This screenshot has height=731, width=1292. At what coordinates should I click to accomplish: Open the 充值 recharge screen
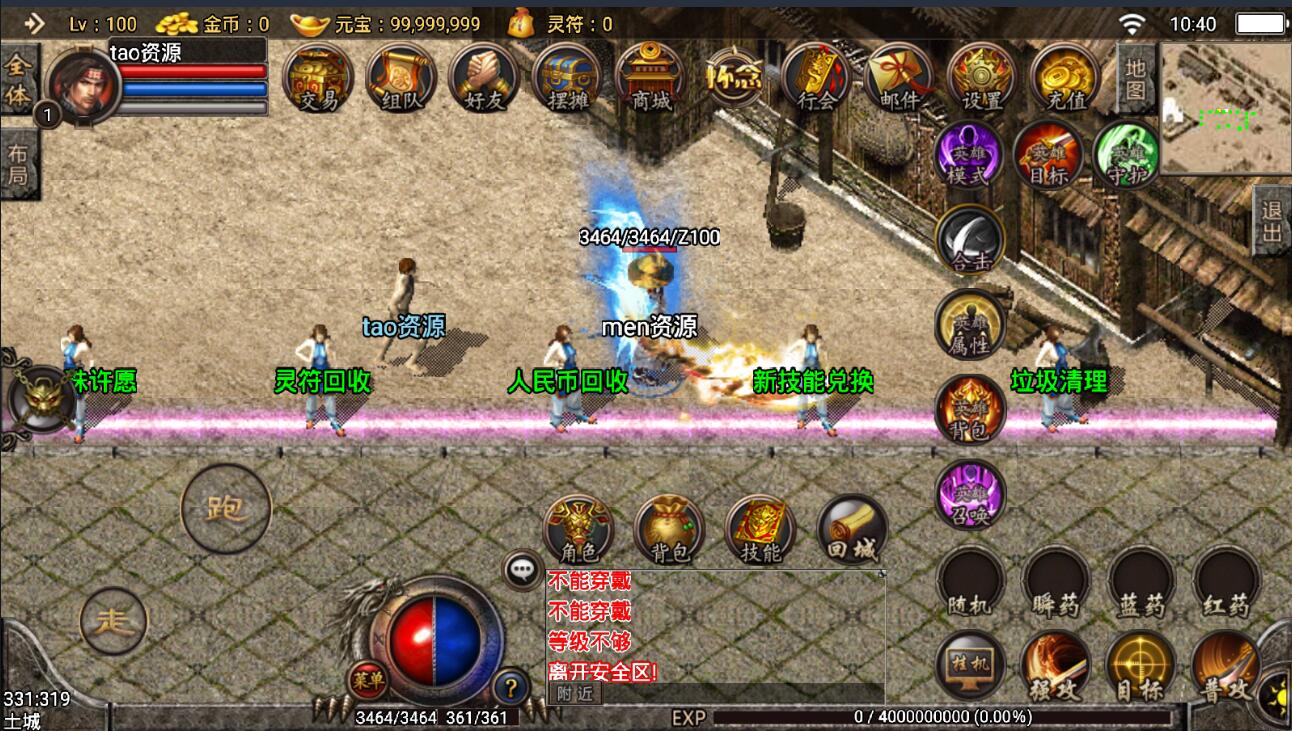point(1065,78)
